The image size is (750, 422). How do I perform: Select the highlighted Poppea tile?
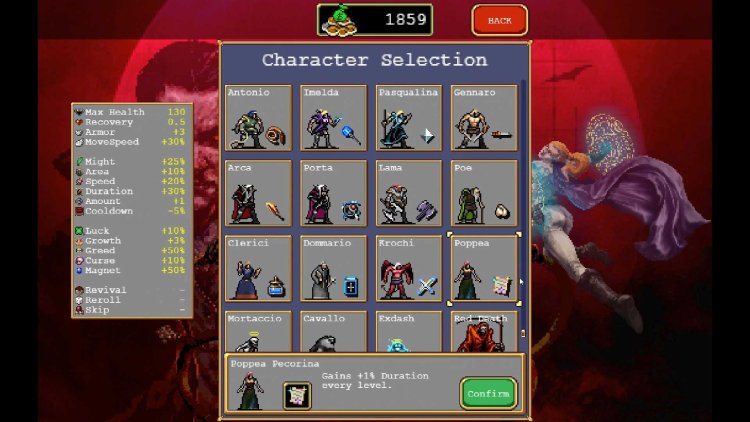click(x=484, y=268)
